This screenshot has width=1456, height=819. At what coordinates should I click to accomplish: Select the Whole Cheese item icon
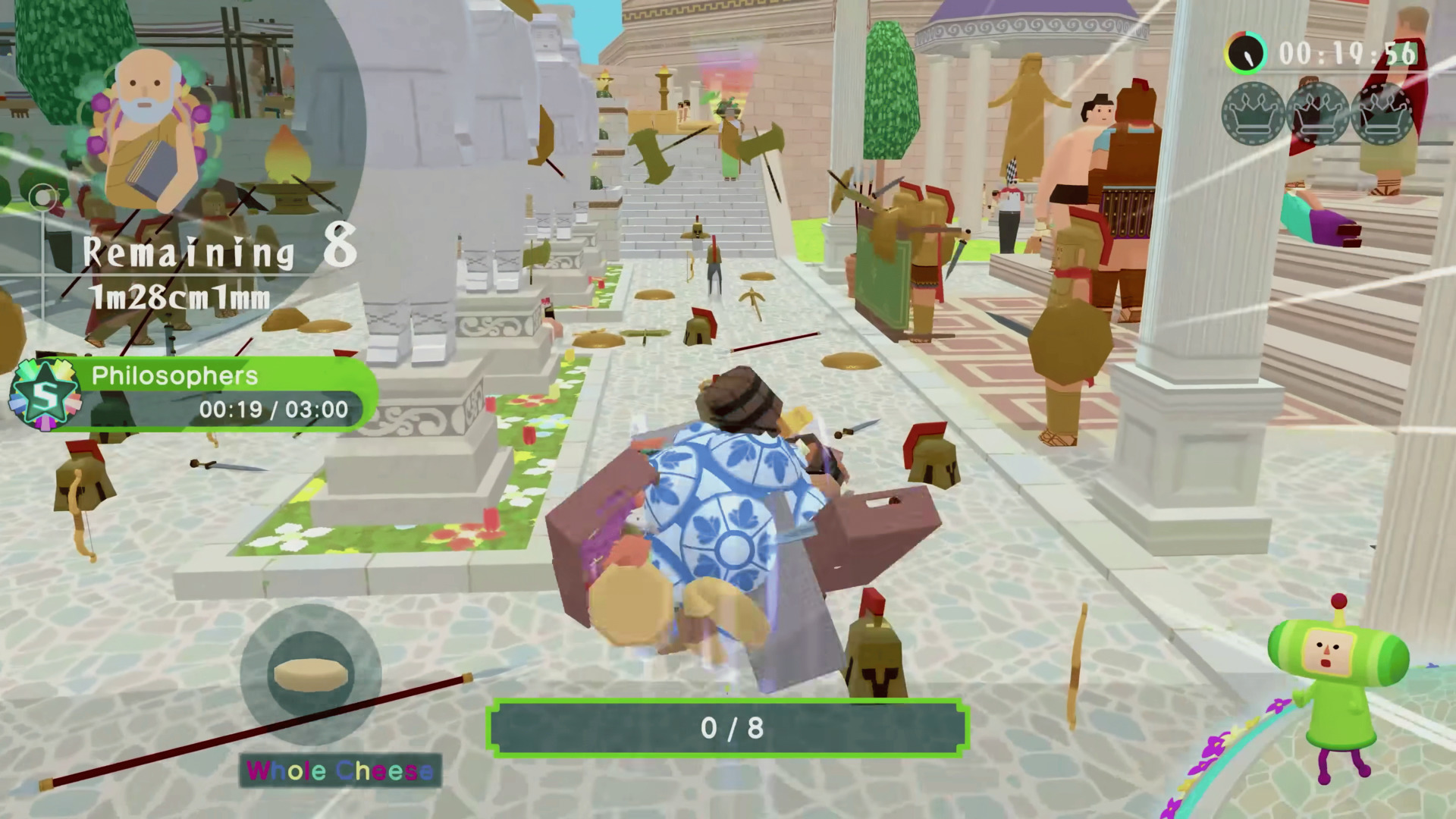(x=311, y=673)
